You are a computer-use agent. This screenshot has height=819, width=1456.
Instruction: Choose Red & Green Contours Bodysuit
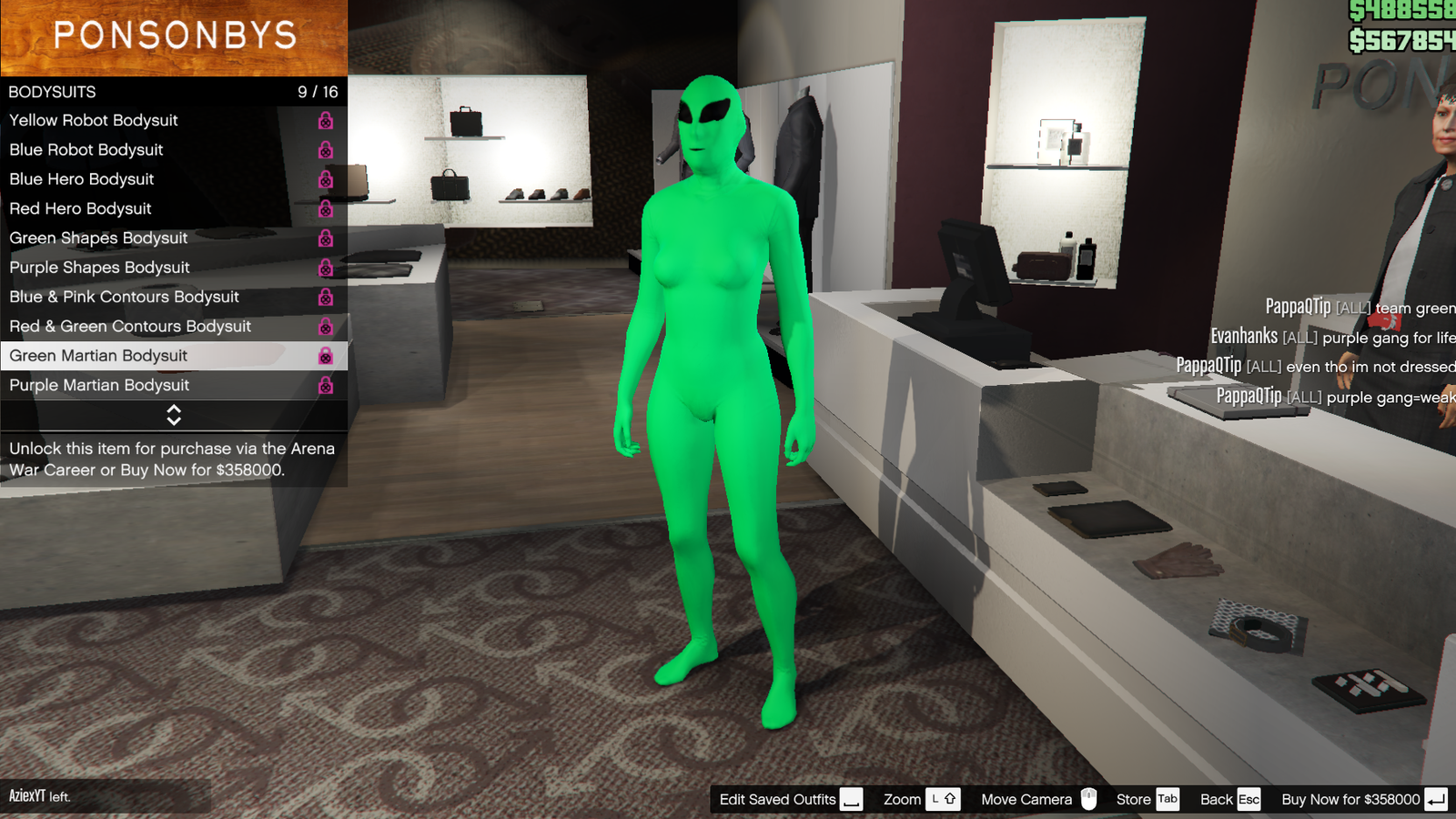[130, 326]
